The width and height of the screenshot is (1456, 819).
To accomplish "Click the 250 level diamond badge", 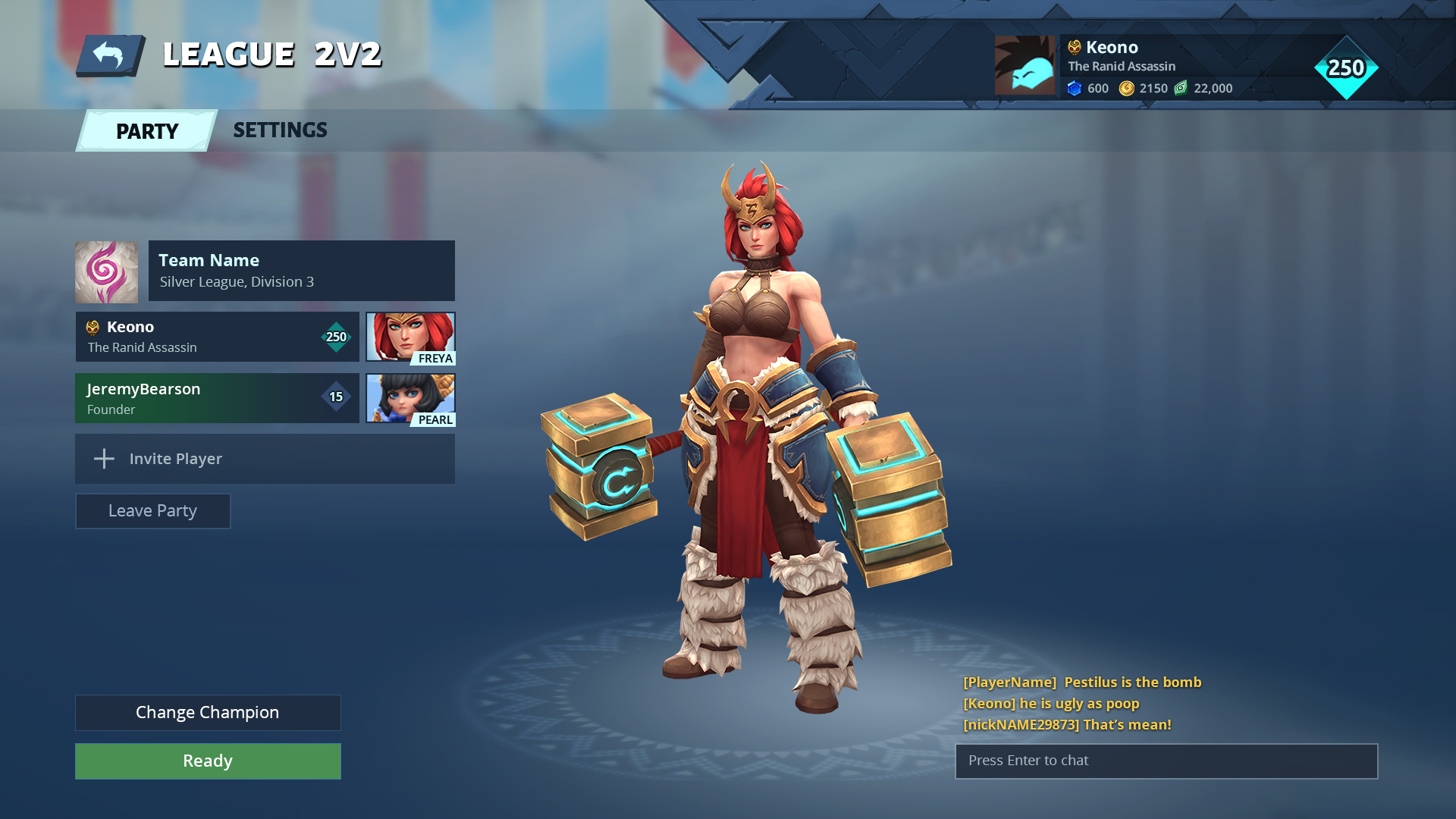I will tap(1348, 67).
